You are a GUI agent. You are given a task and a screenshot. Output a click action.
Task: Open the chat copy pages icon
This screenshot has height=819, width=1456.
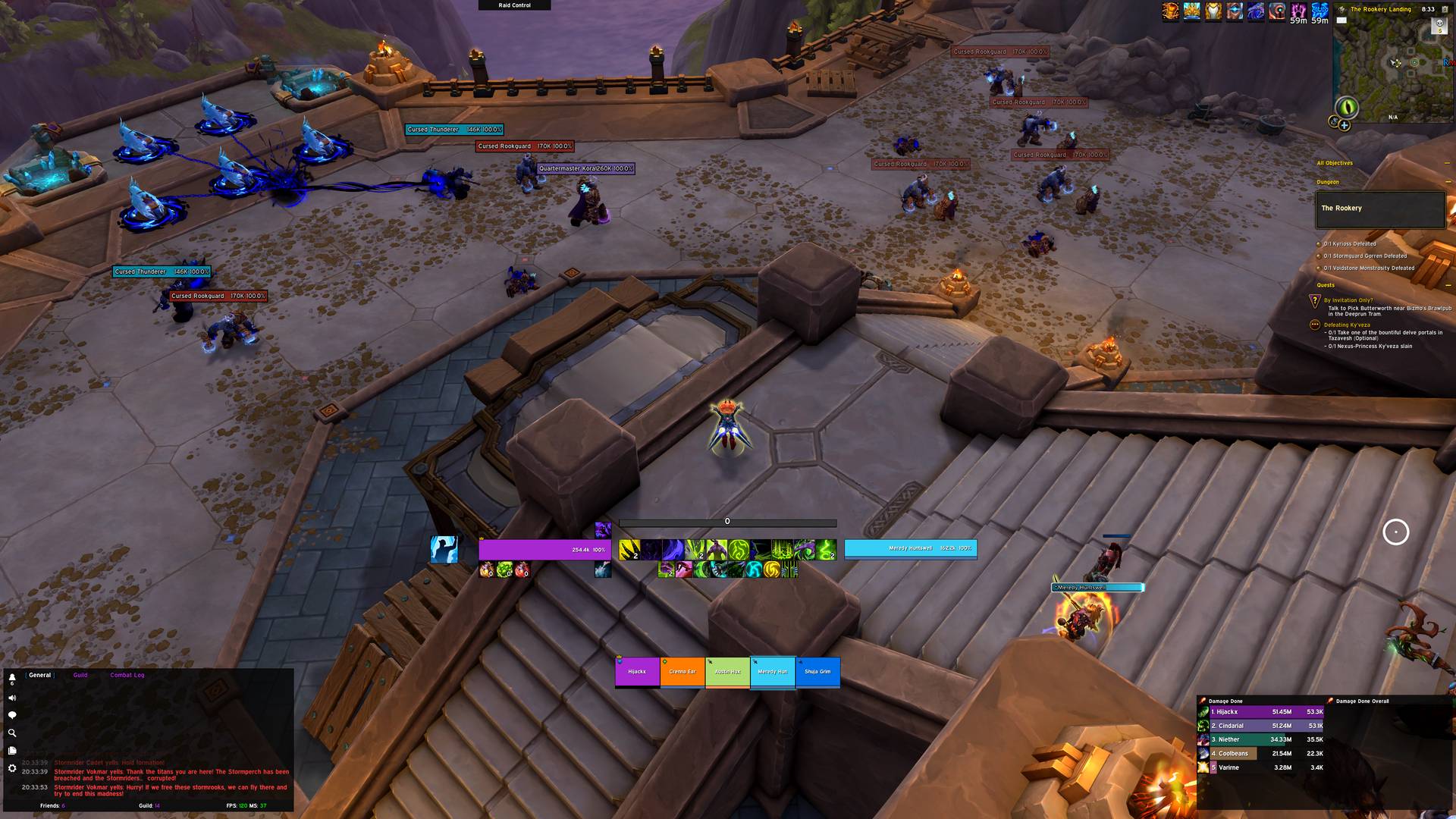click(x=12, y=751)
